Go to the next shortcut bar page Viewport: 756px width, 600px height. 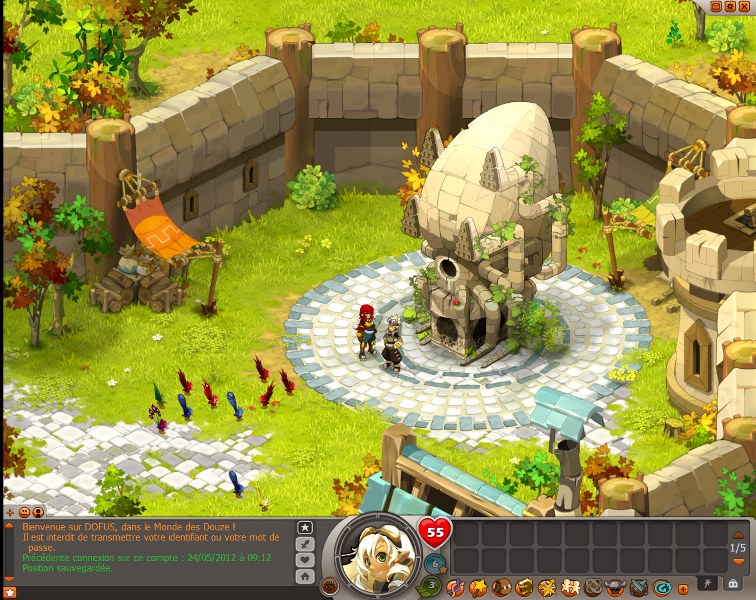pos(738,561)
